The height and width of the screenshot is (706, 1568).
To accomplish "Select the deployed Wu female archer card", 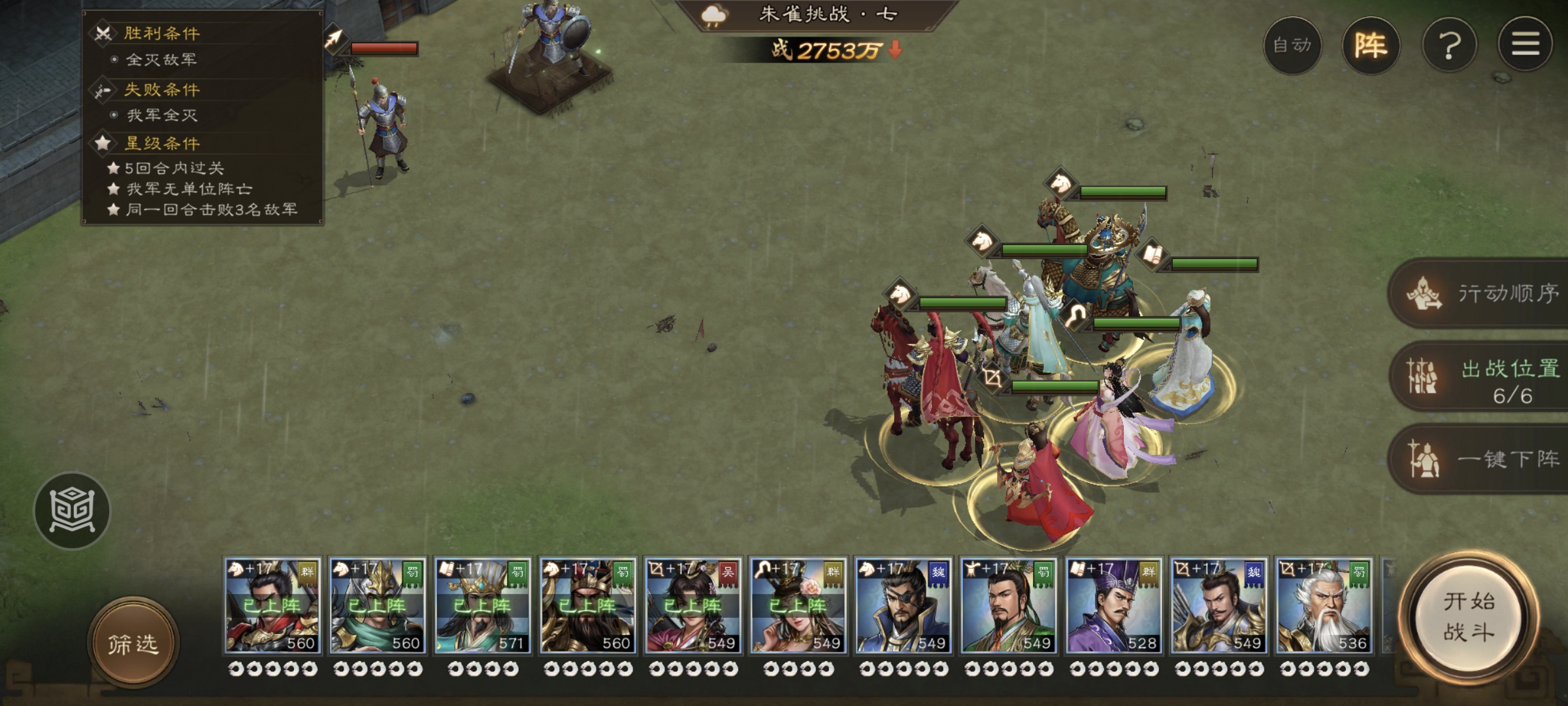I will point(693,605).
